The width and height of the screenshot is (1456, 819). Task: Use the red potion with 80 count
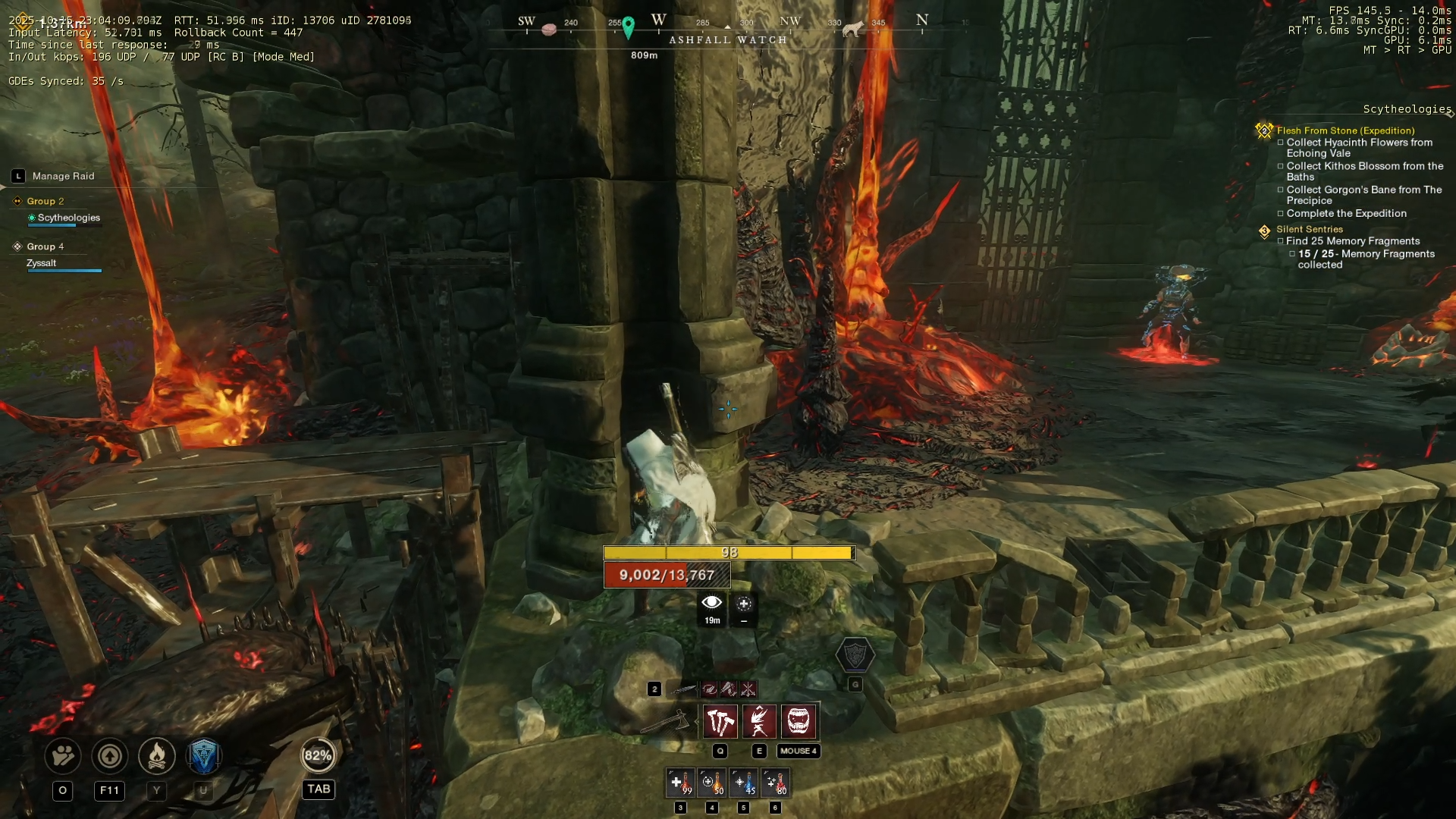pos(775,783)
